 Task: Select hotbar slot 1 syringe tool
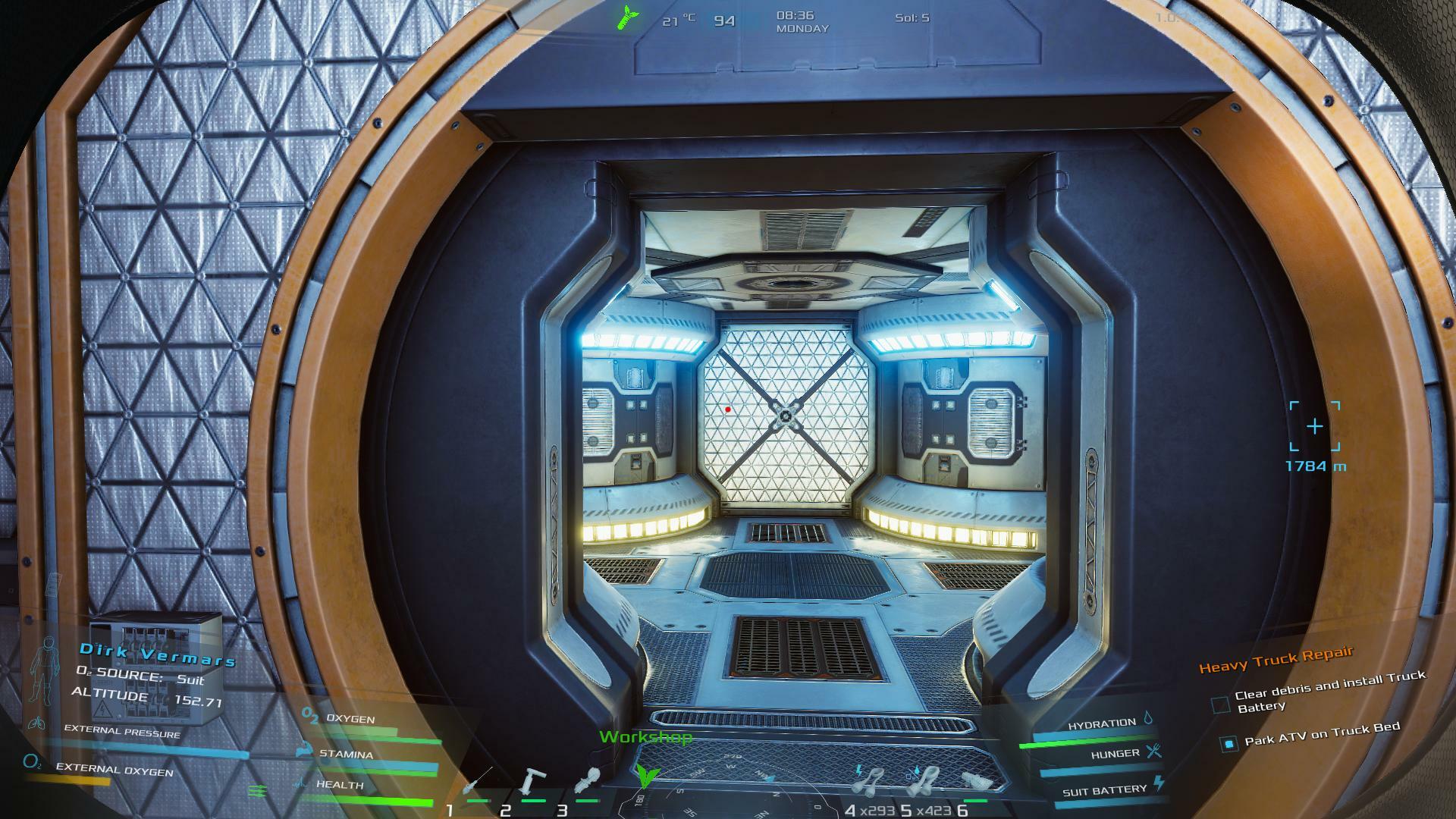pos(478,781)
